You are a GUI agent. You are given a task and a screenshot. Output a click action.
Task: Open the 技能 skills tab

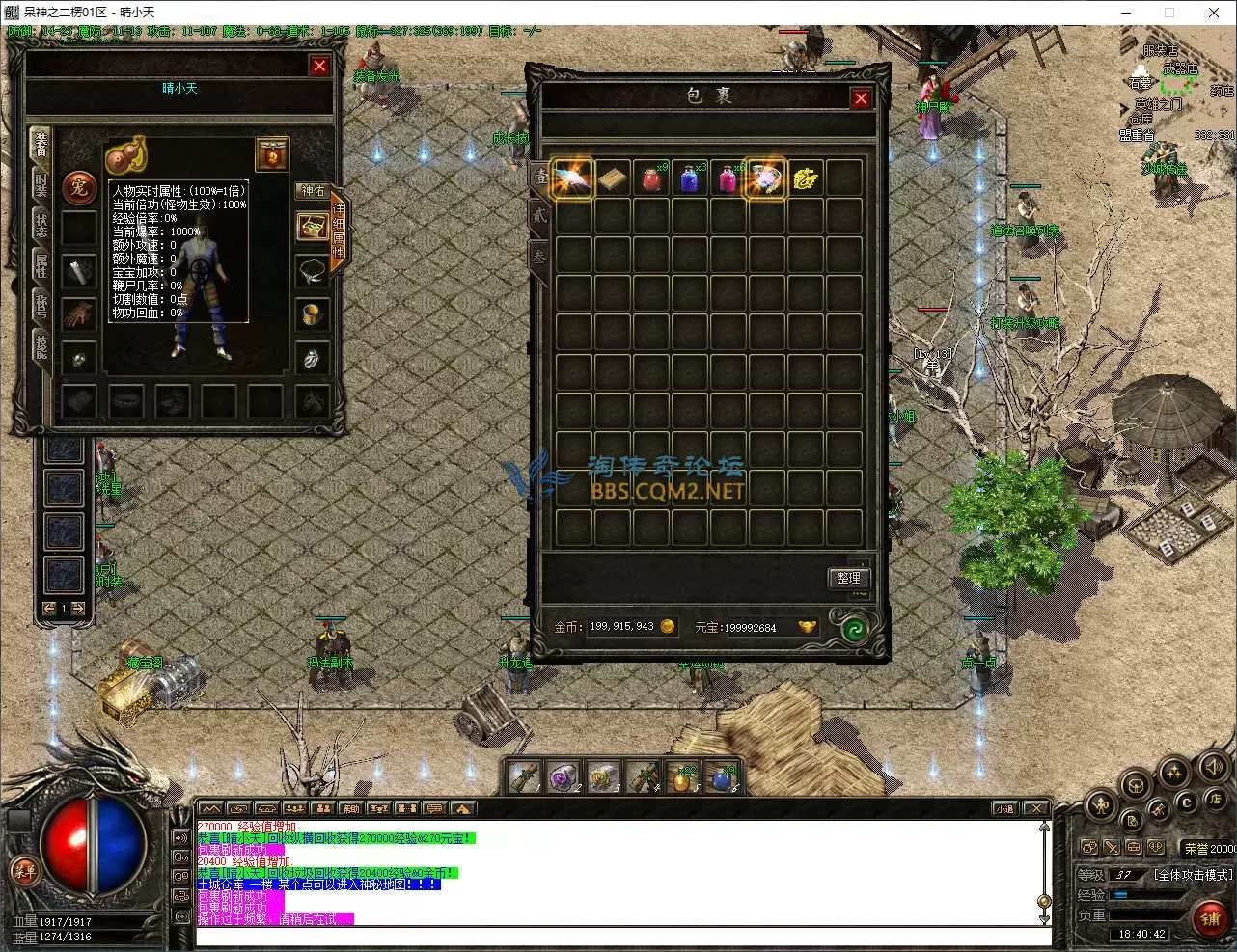[41, 346]
